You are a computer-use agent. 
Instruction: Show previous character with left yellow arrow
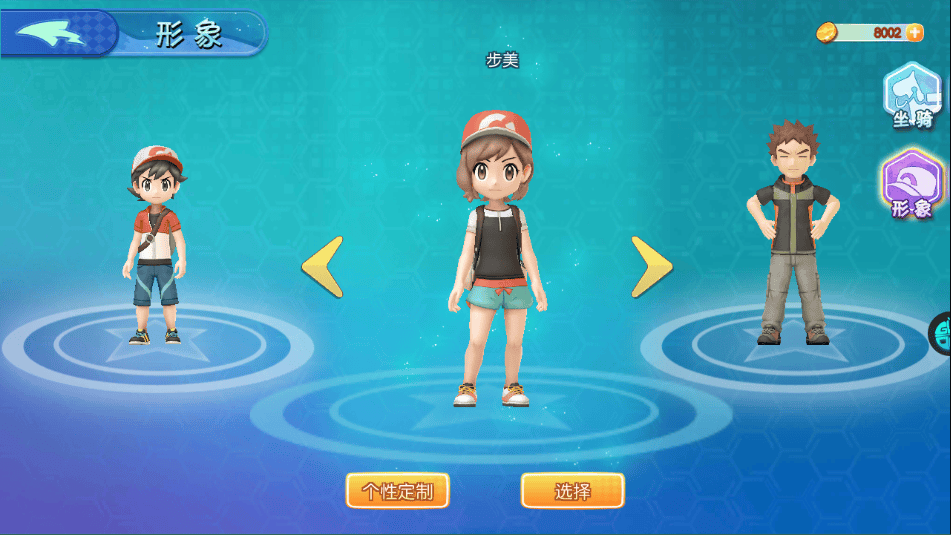[x=323, y=267]
